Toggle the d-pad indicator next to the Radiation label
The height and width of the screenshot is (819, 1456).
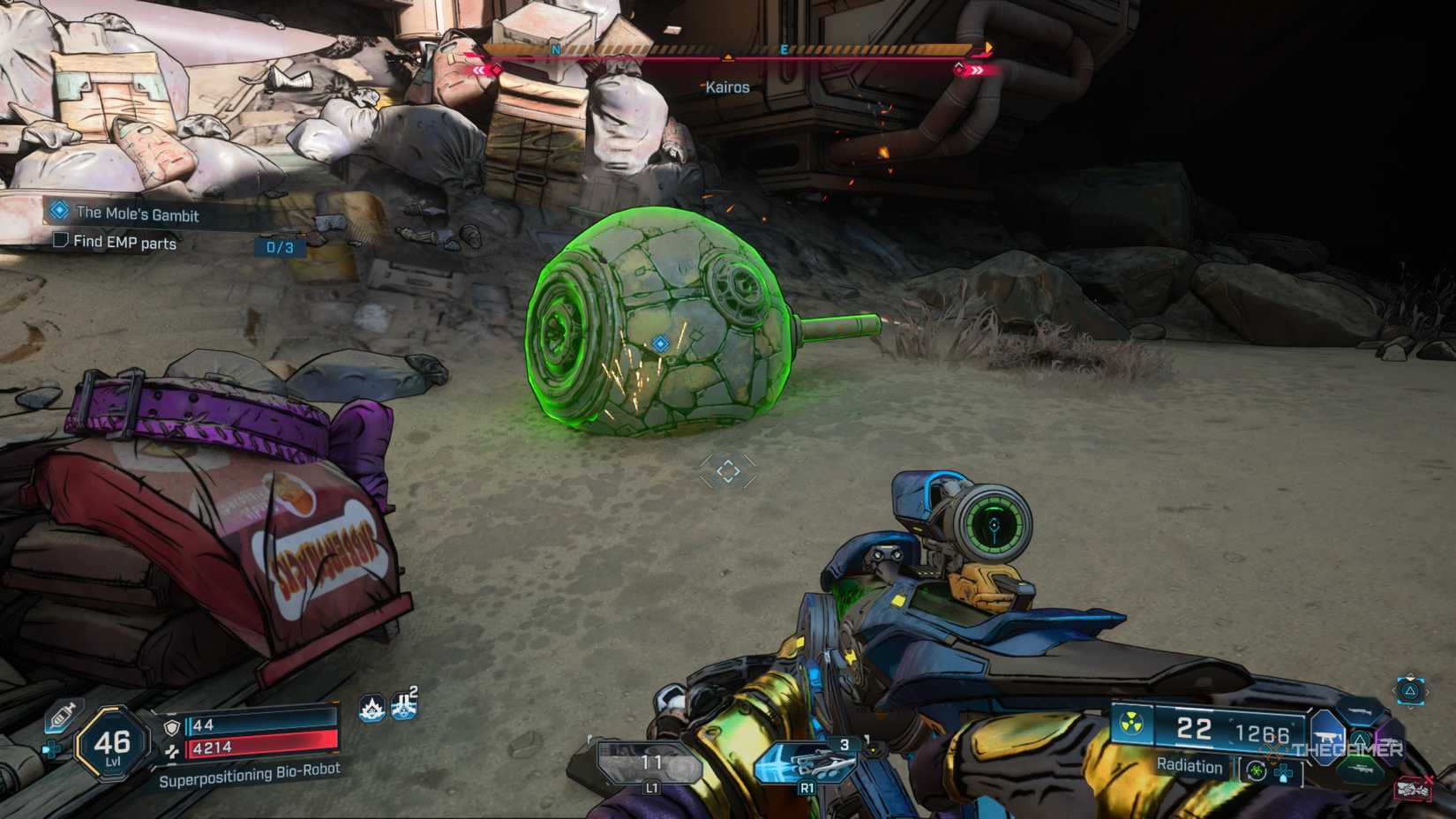pyautogui.click(x=1283, y=774)
